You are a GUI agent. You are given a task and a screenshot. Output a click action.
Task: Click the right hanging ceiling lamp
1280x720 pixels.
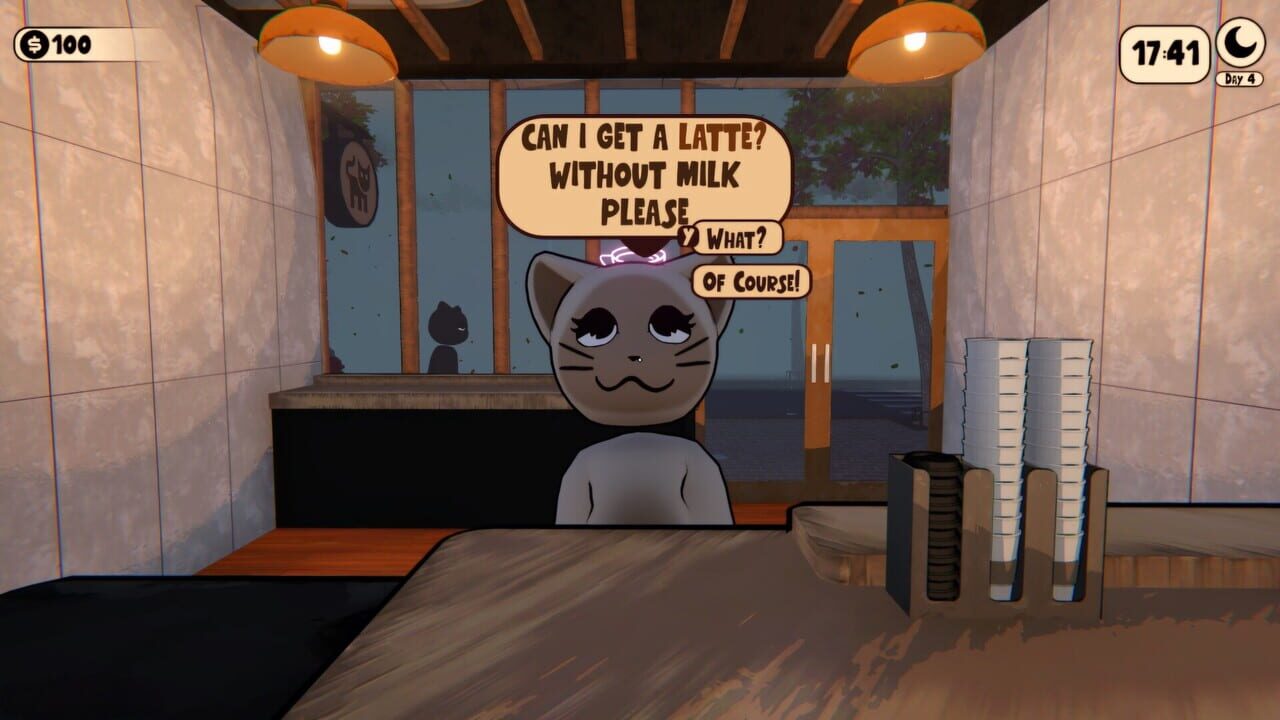click(917, 40)
